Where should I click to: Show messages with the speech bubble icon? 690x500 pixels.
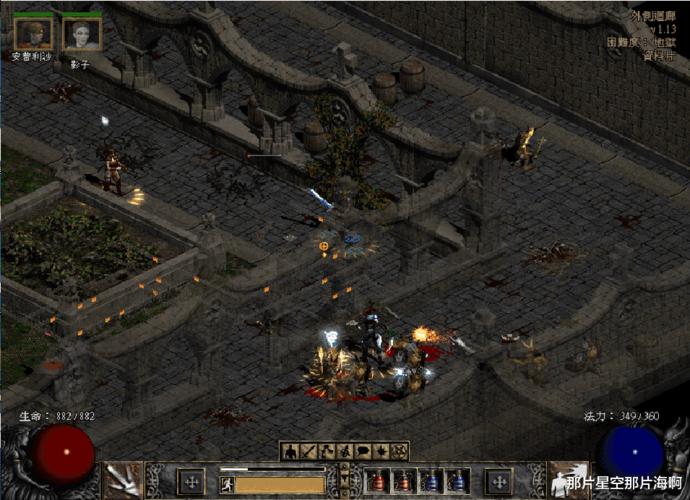point(363,451)
